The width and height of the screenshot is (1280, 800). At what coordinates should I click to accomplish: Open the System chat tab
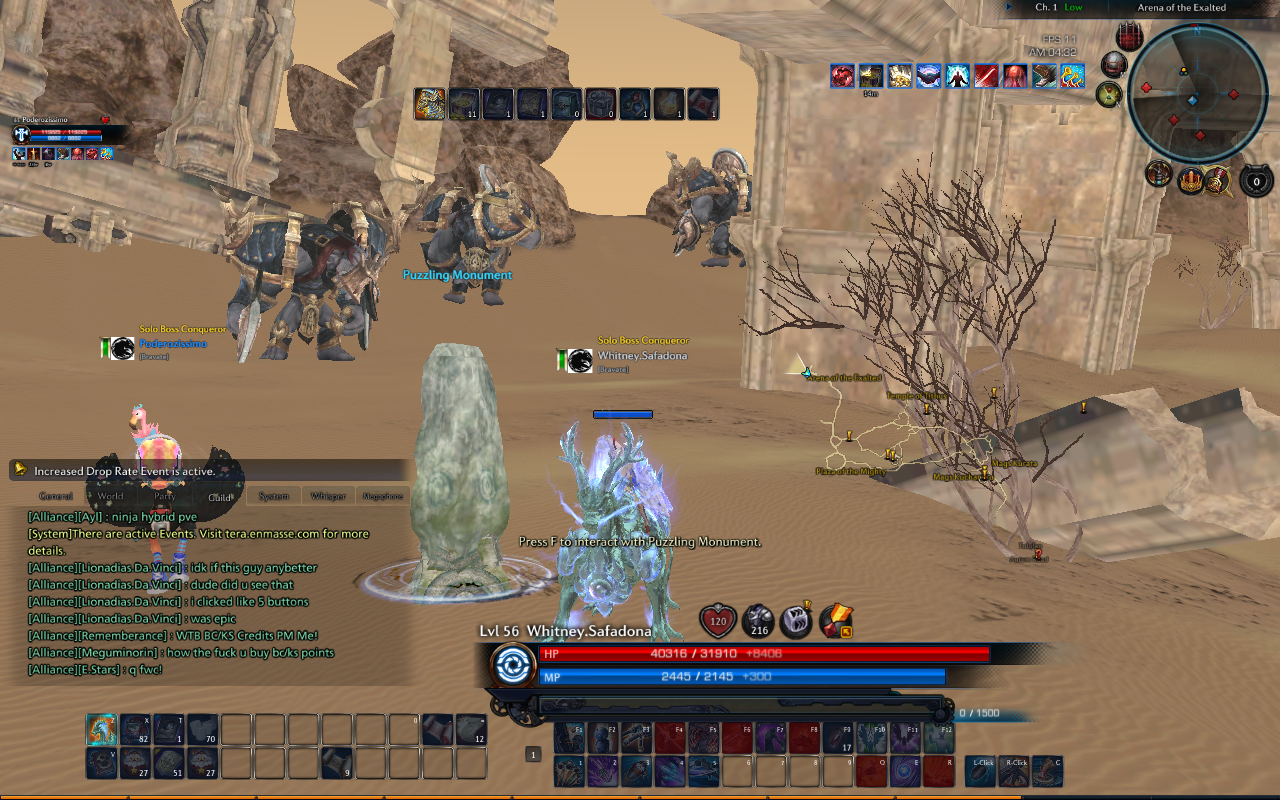click(273, 495)
